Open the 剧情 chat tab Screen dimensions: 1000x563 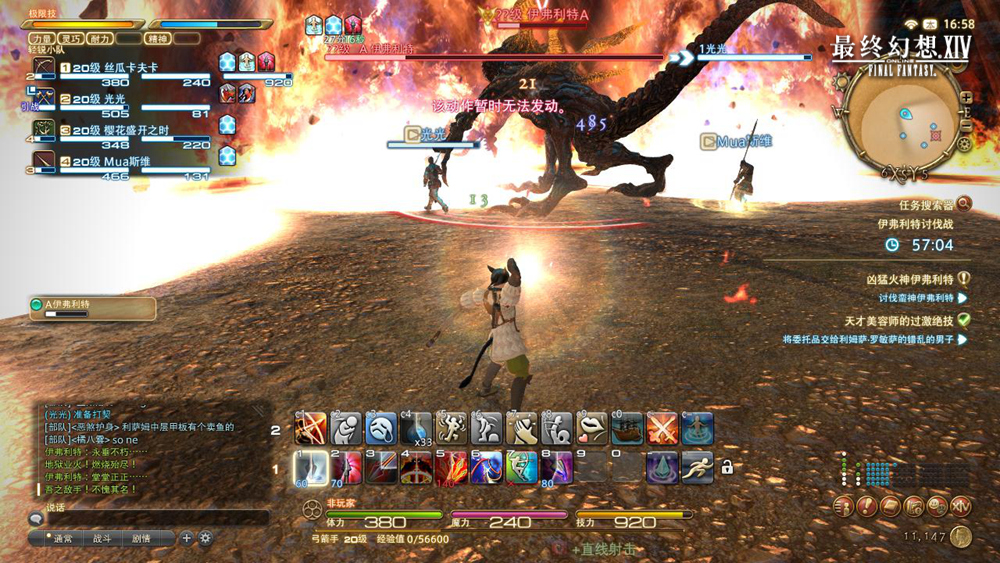[x=141, y=538]
